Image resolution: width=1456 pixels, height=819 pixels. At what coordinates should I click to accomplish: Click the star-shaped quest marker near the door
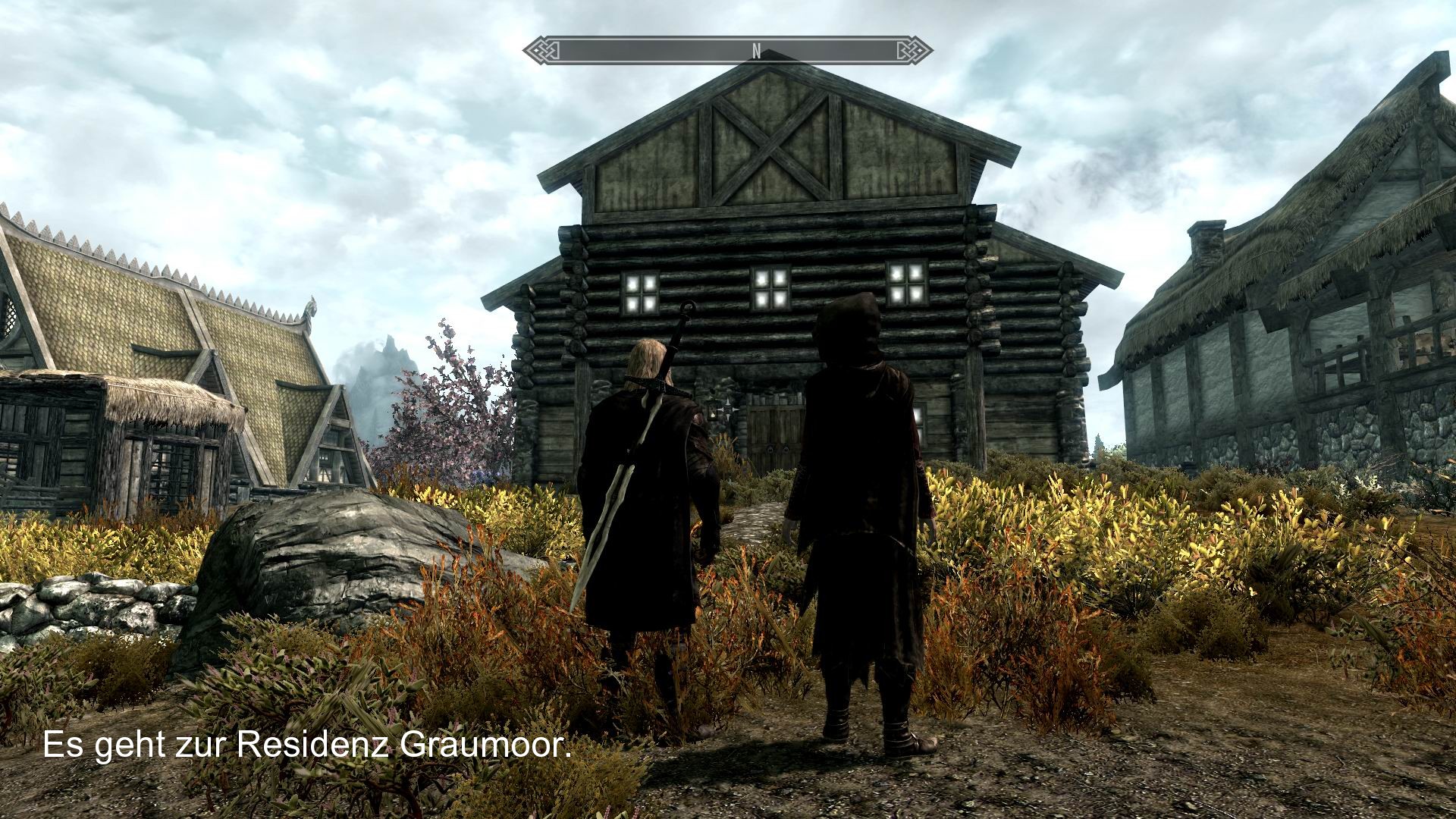[727, 409]
